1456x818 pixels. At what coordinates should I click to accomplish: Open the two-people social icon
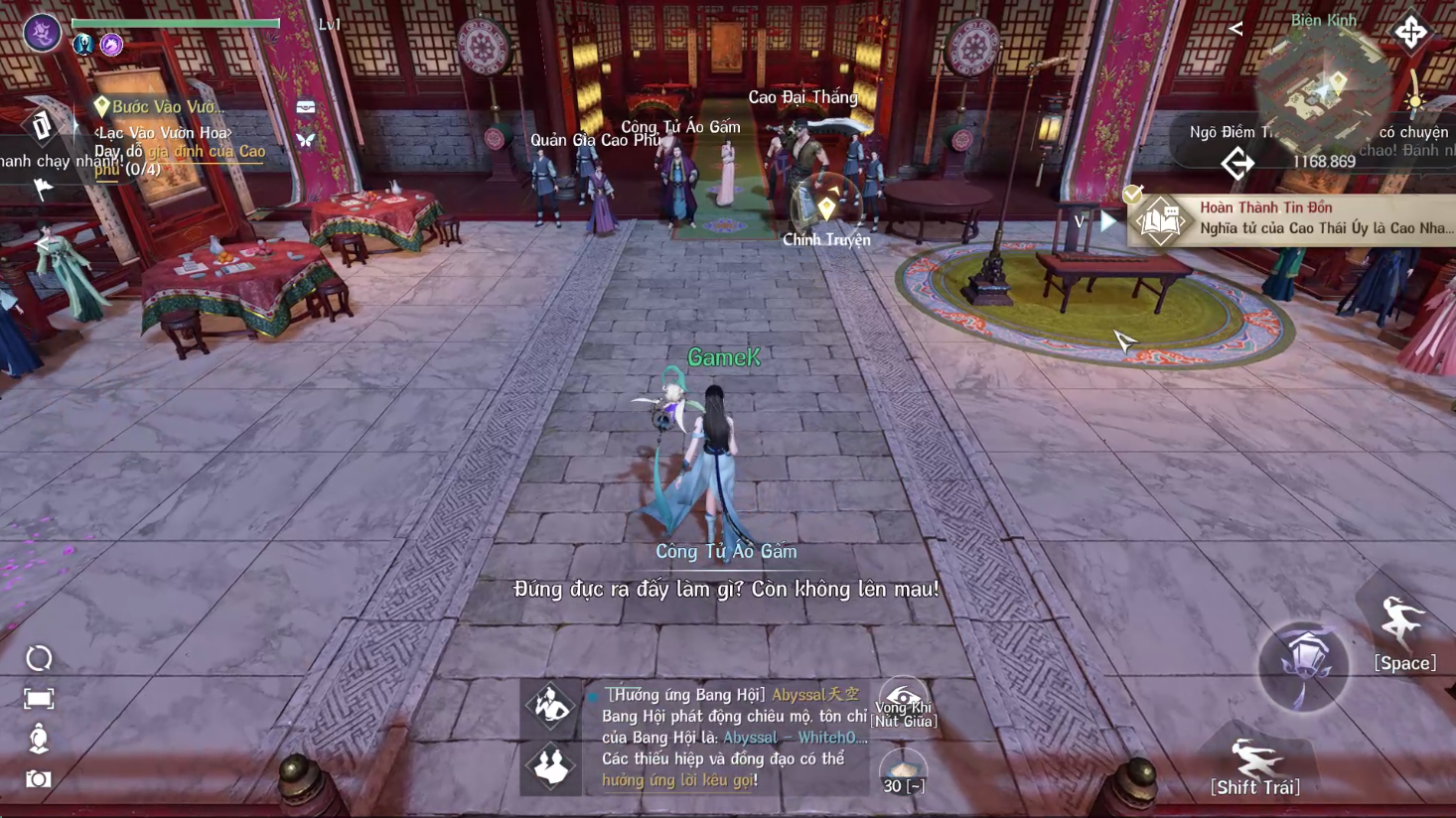pyautogui.click(x=551, y=767)
